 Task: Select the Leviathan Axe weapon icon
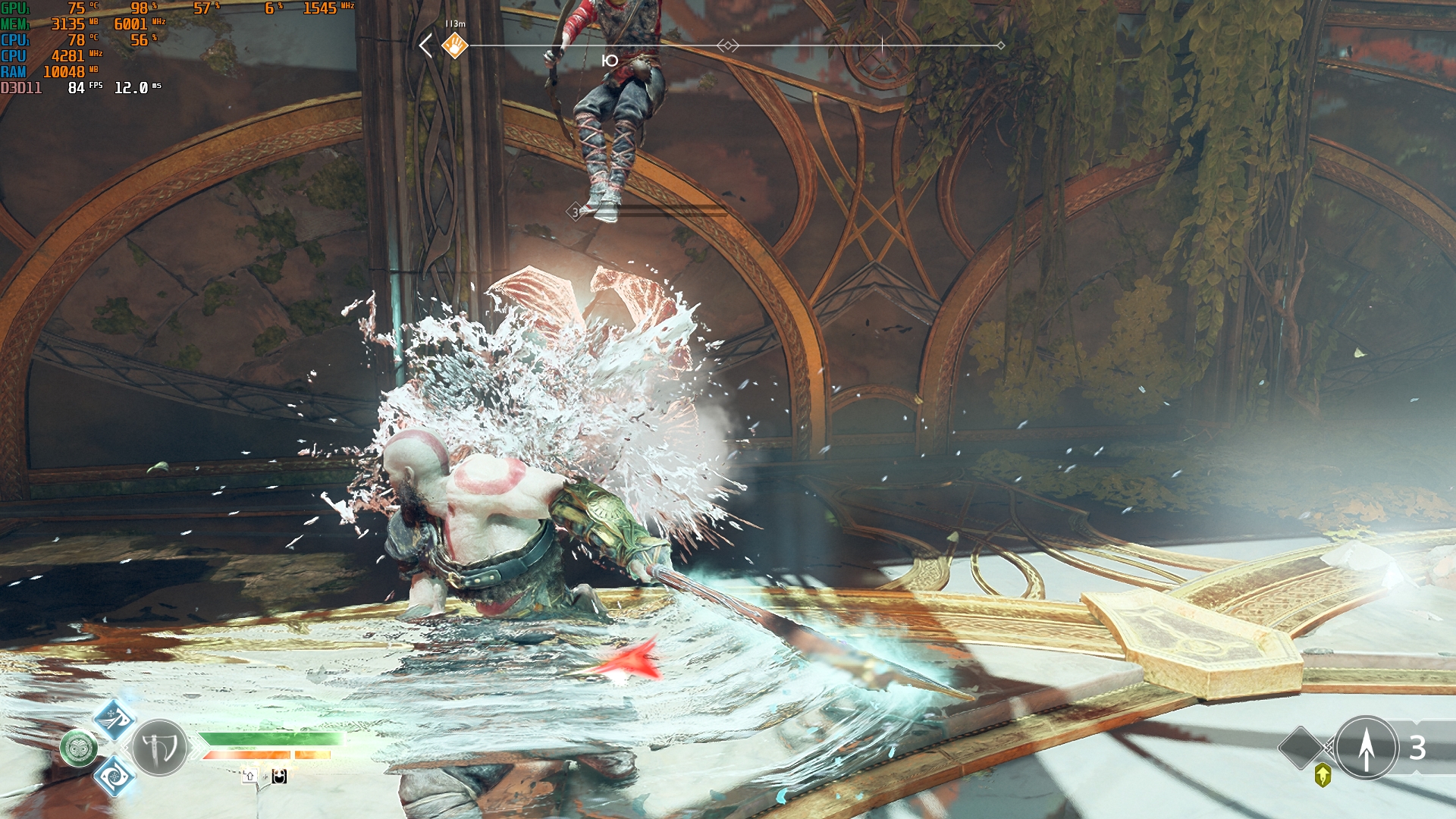(x=159, y=748)
